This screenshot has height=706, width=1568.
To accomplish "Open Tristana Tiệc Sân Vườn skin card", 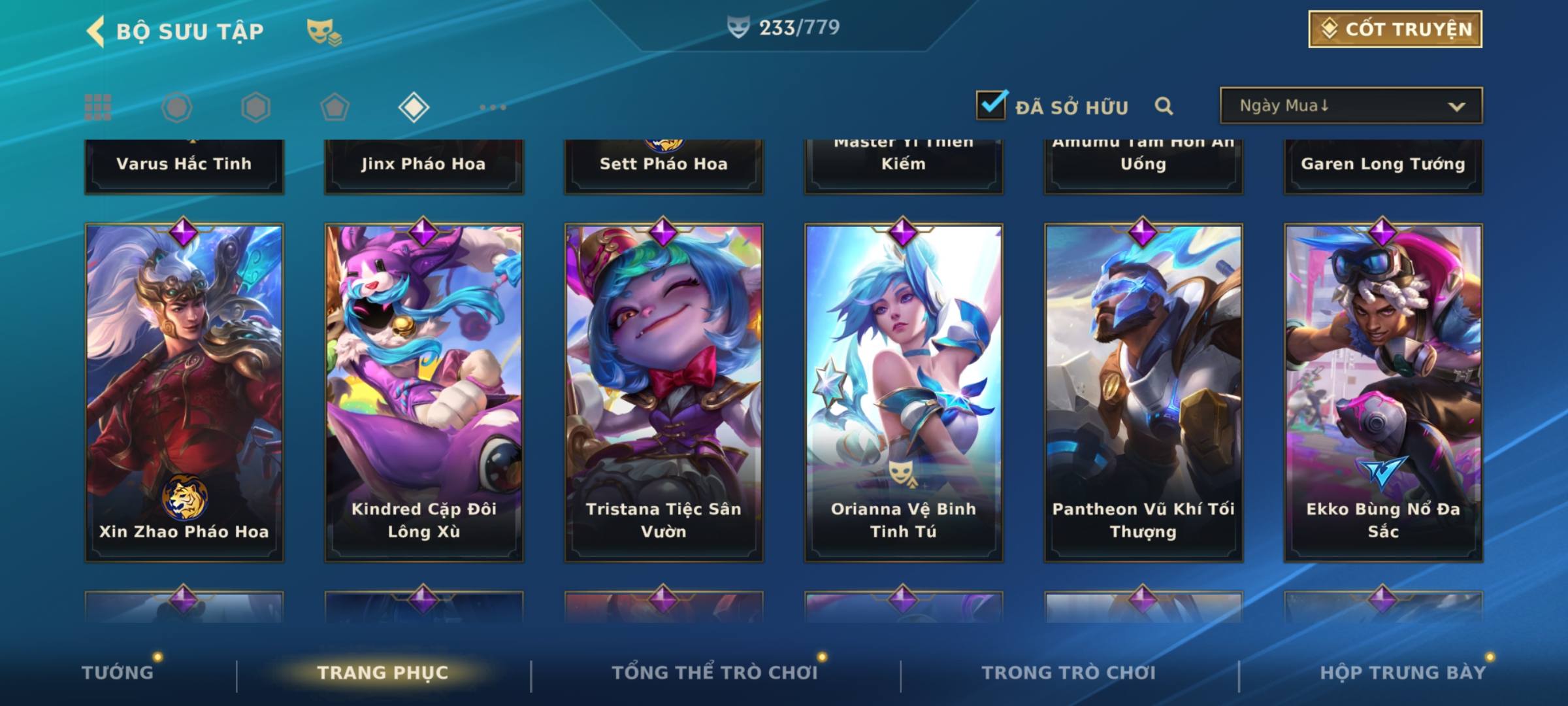I will click(x=664, y=392).
